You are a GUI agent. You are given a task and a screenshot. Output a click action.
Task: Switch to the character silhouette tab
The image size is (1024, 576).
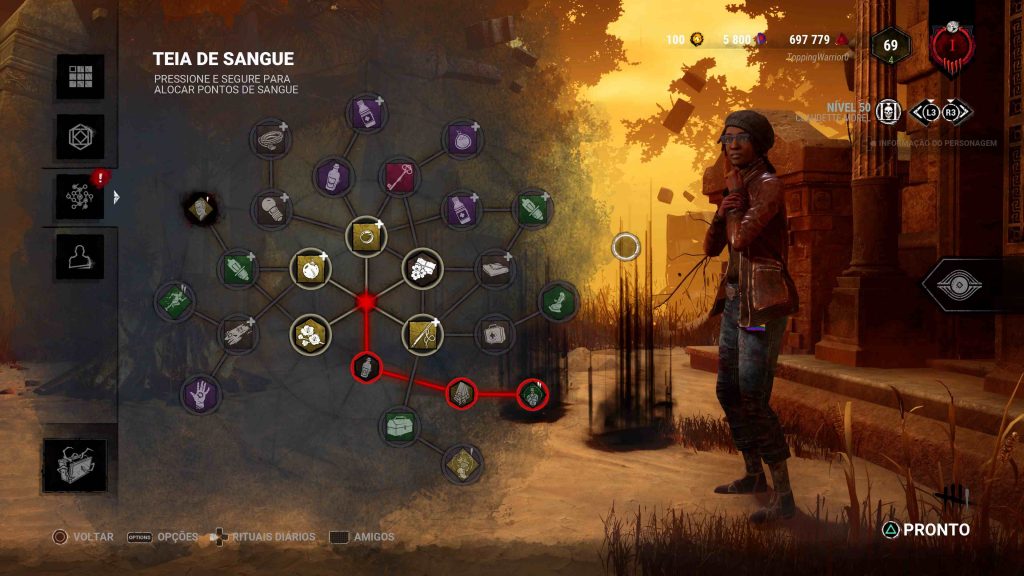(x=80, y=257)
